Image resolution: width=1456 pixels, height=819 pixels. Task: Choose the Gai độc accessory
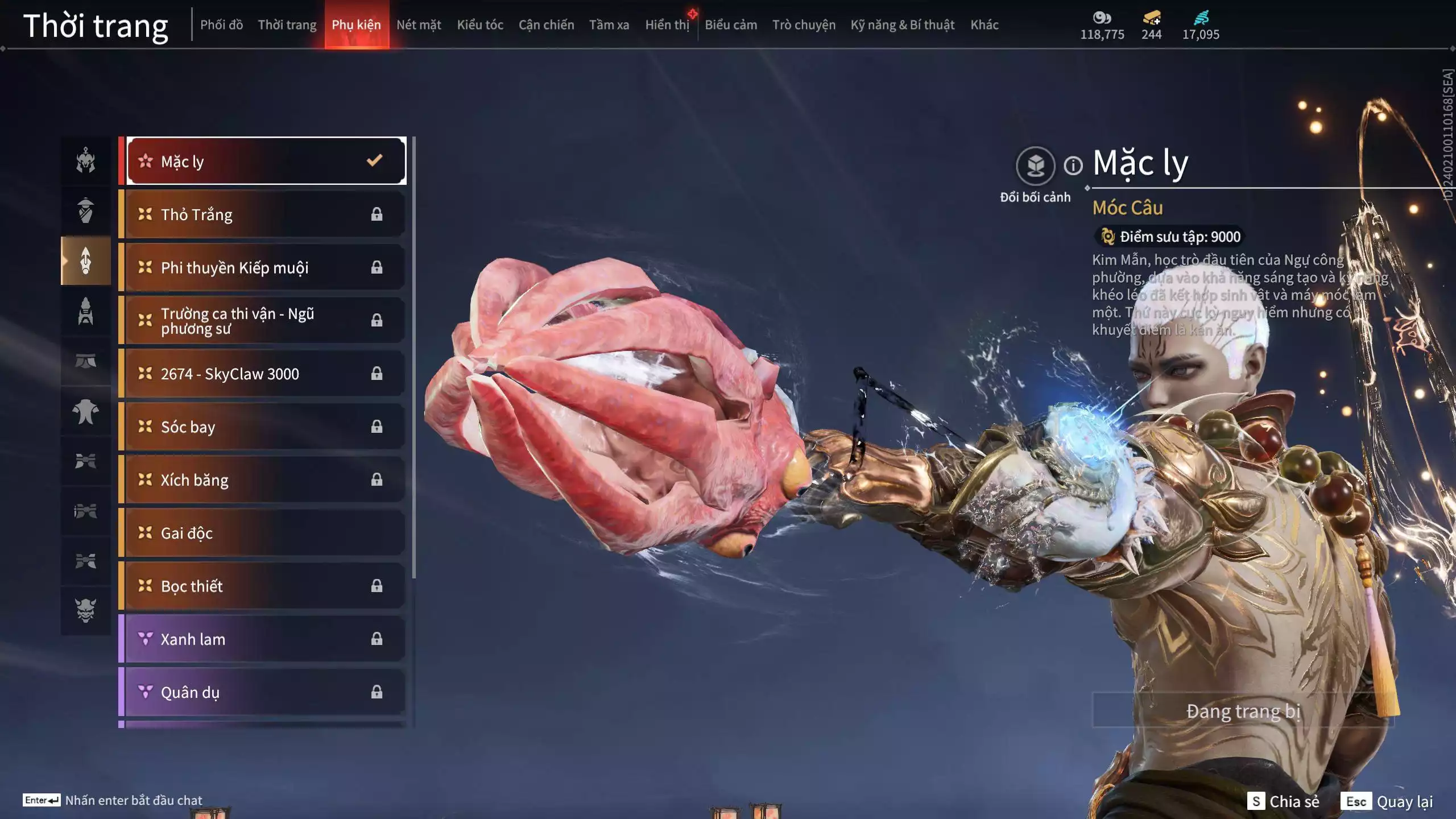tap(266, 533)
